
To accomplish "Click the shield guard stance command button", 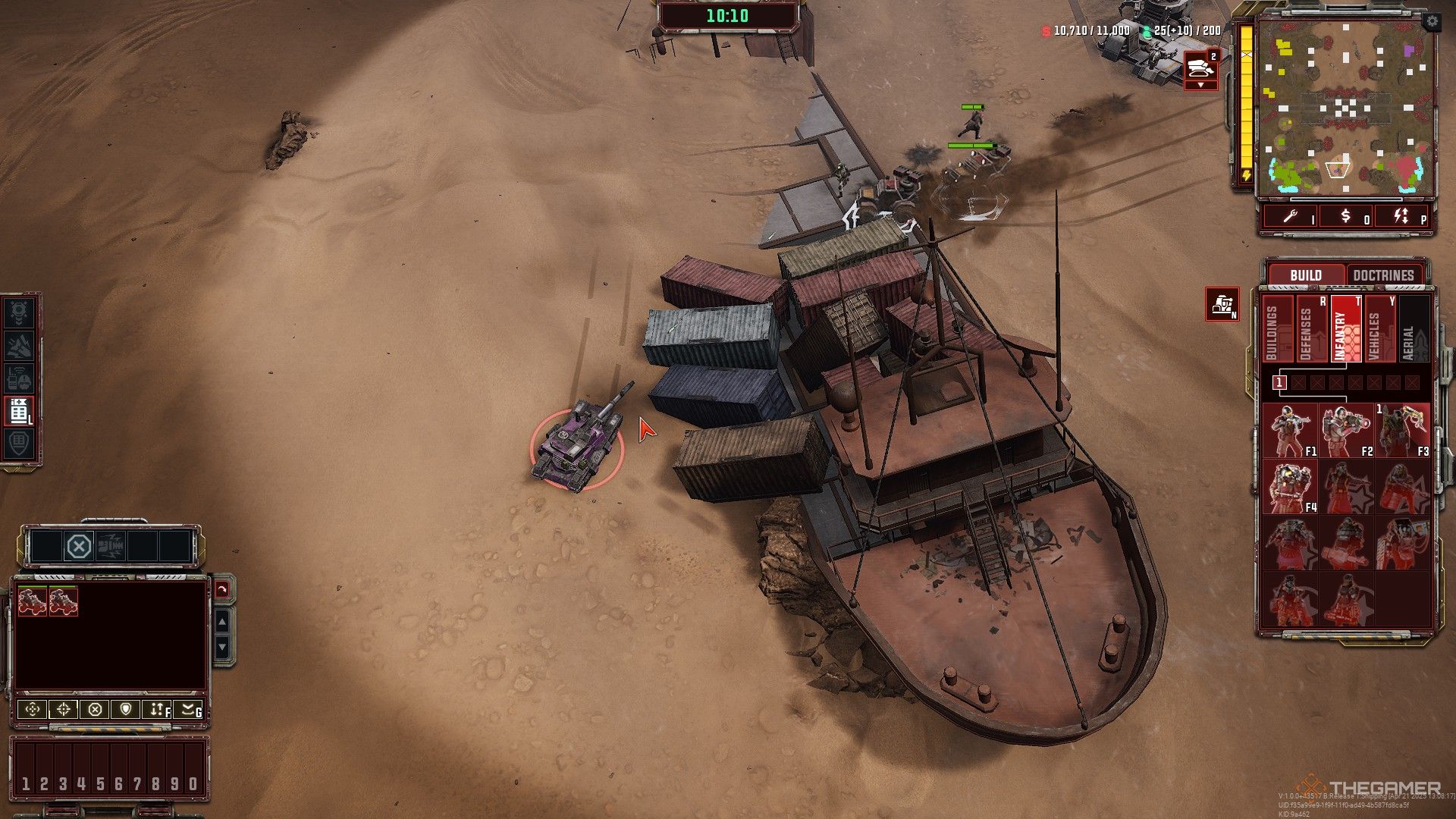I will [125, 710].
